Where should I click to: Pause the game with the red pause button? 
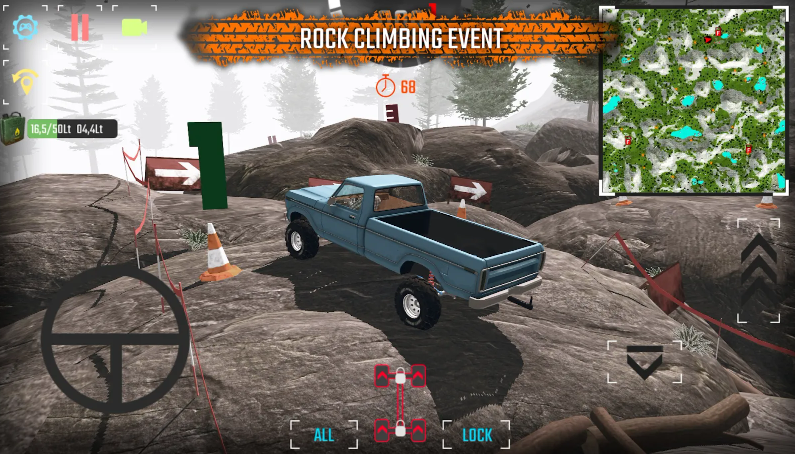tap(80, 28)
